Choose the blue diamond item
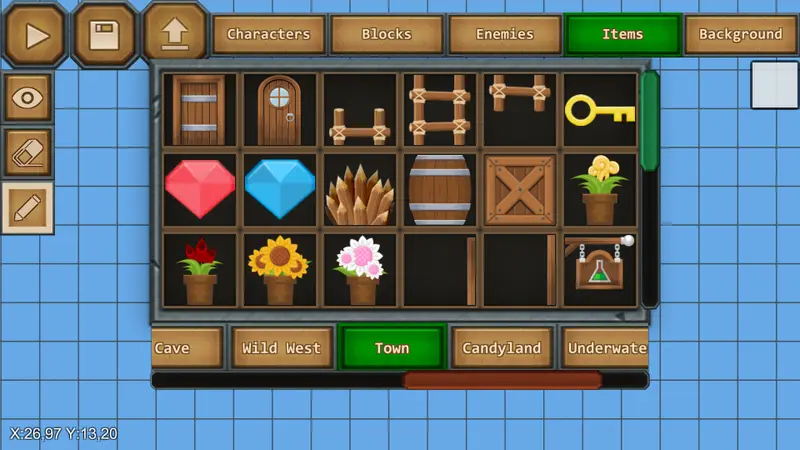 280,189
